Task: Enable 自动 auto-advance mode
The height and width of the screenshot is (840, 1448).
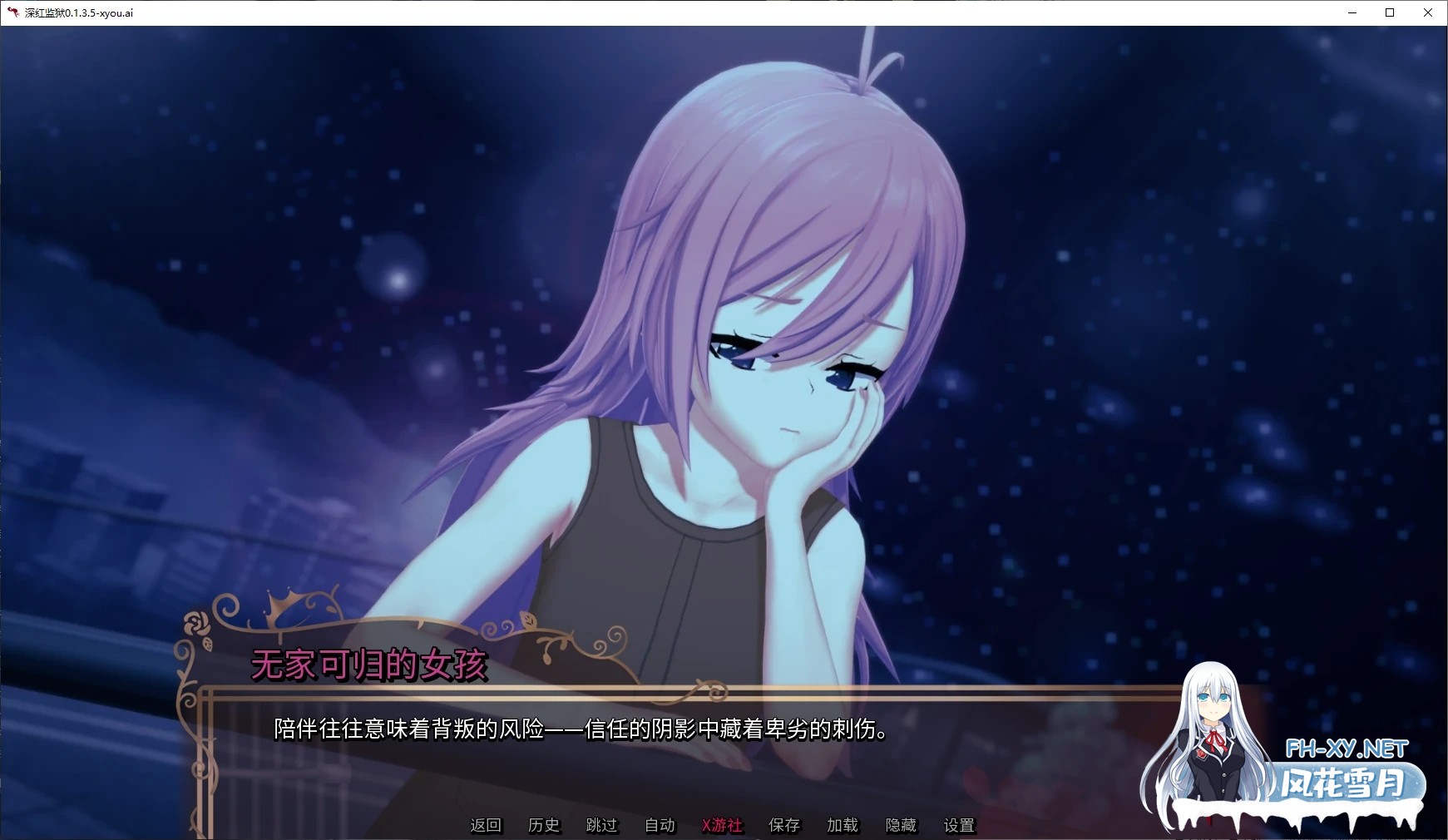Action: (x=658, y=825)
